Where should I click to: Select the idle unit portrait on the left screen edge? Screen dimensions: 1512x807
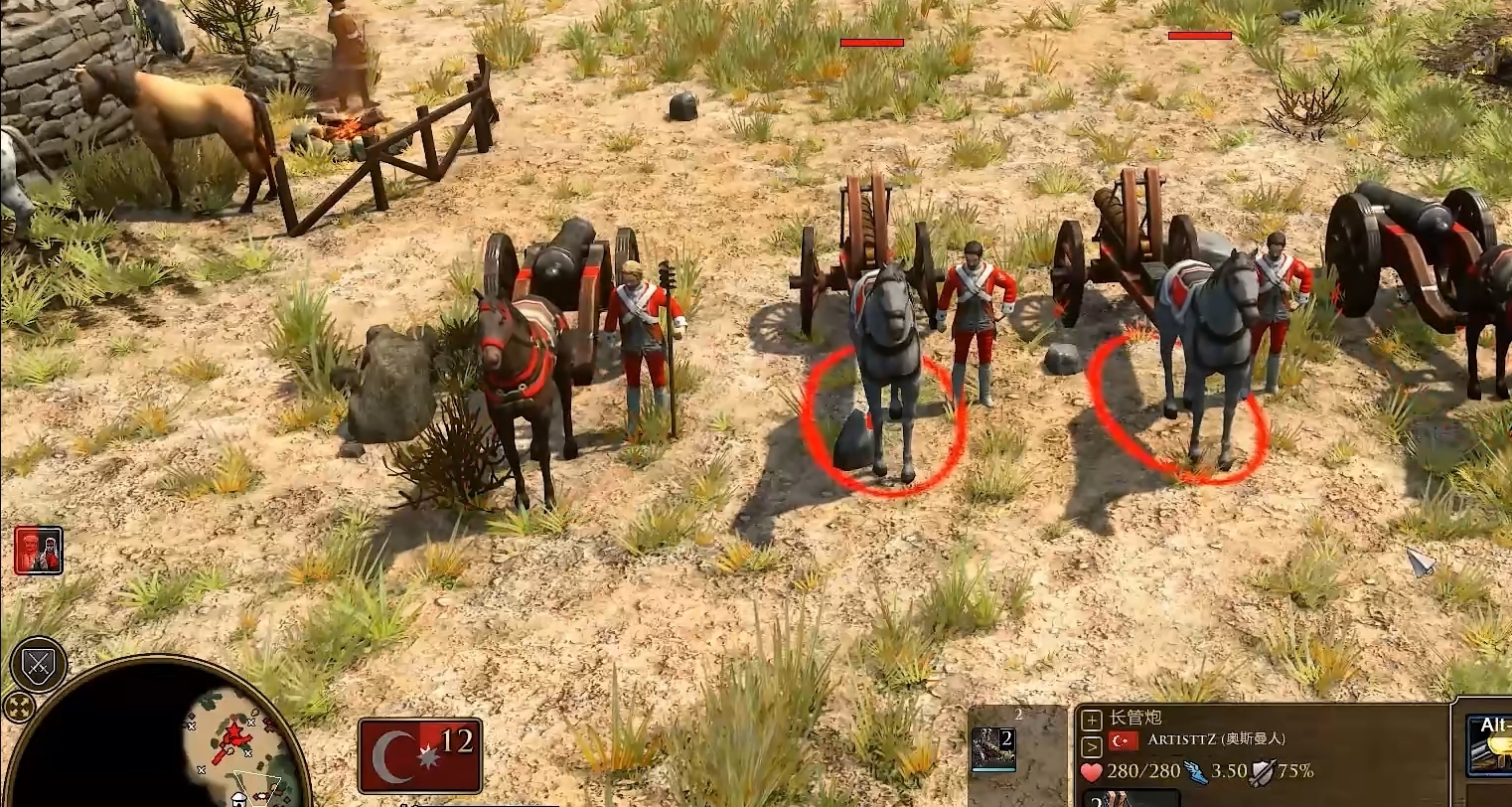[x=38, y=550]
